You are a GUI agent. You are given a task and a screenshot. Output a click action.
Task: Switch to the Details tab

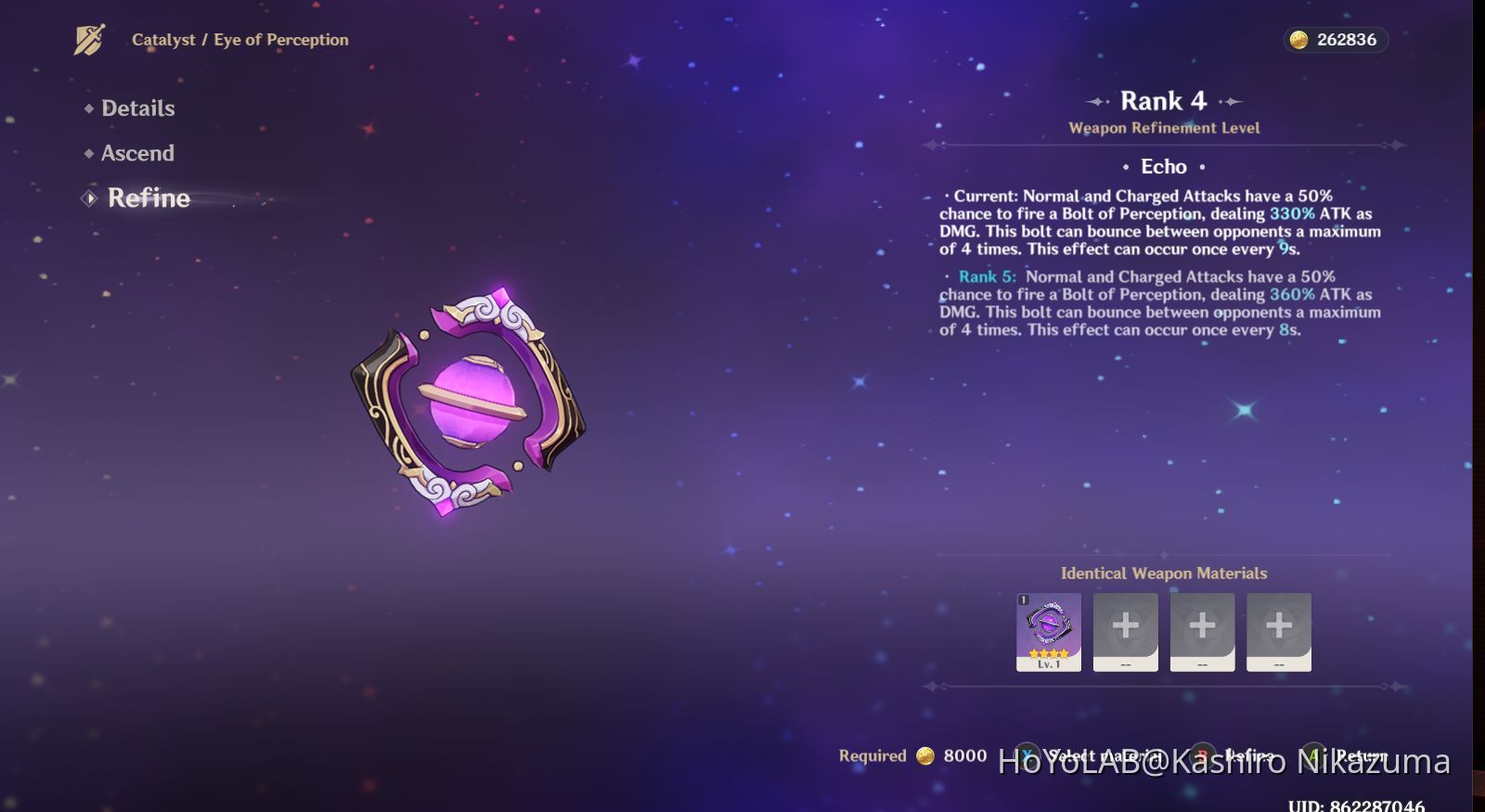pos(136,108)
